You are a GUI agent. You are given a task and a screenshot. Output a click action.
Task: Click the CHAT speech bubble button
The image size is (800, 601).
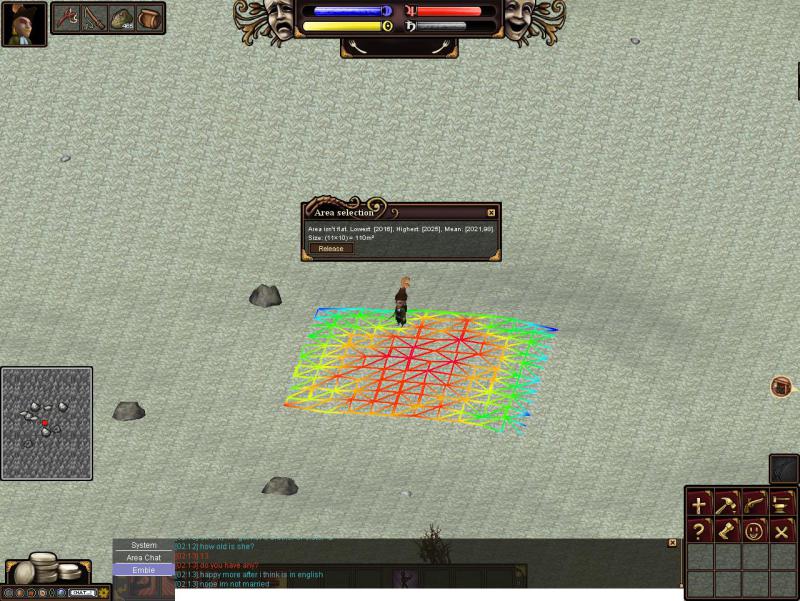pos(81,593)
